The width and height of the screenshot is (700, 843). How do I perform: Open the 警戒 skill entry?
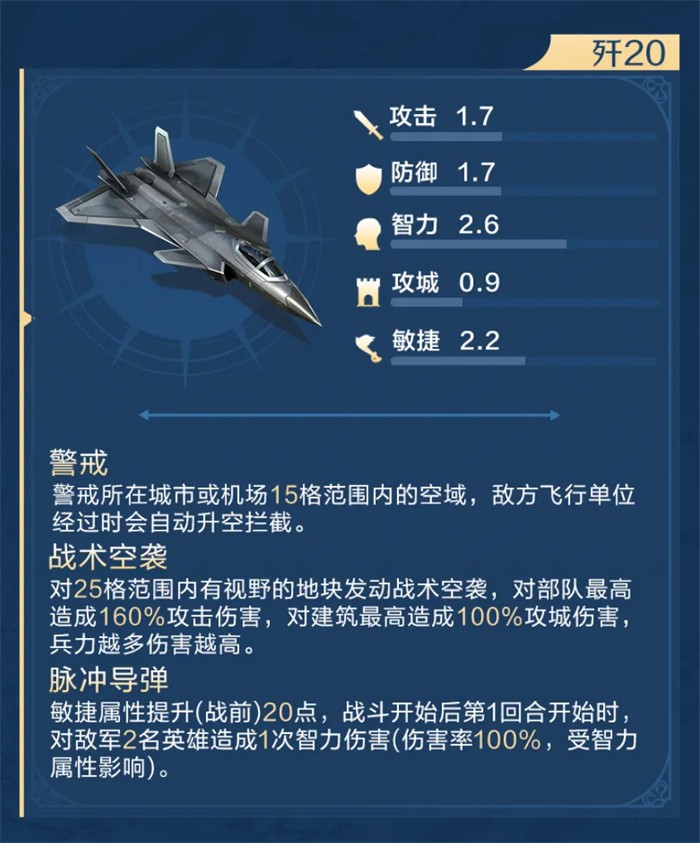[x=79, y=465]
